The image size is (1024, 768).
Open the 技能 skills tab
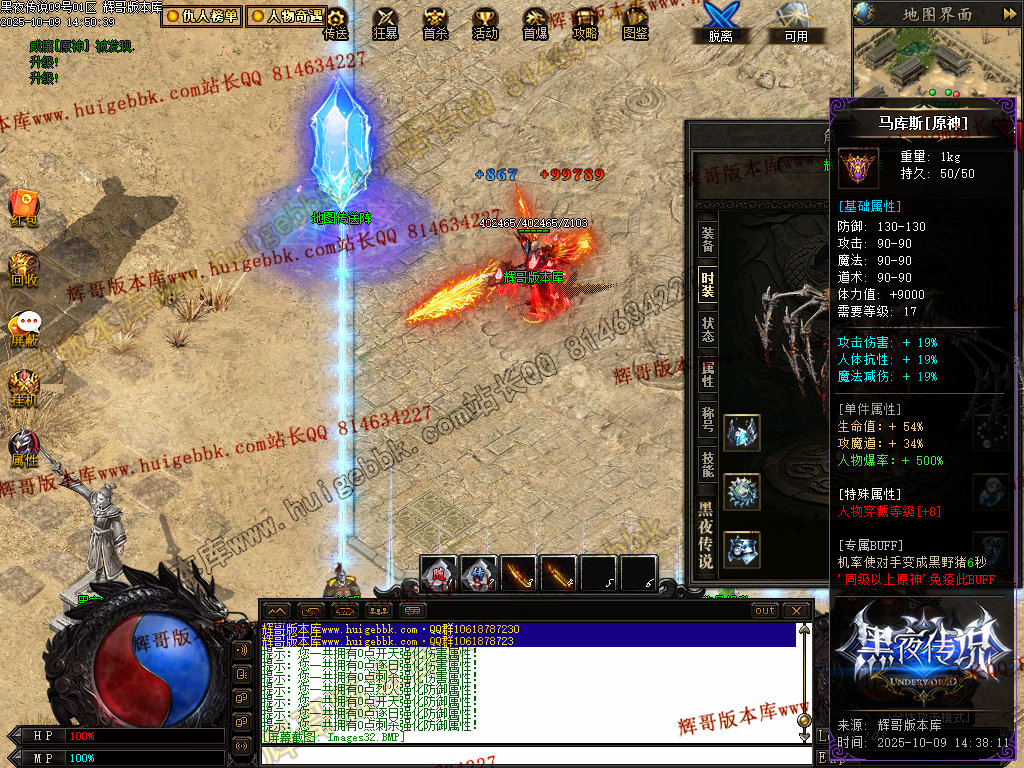click(707, 463)
